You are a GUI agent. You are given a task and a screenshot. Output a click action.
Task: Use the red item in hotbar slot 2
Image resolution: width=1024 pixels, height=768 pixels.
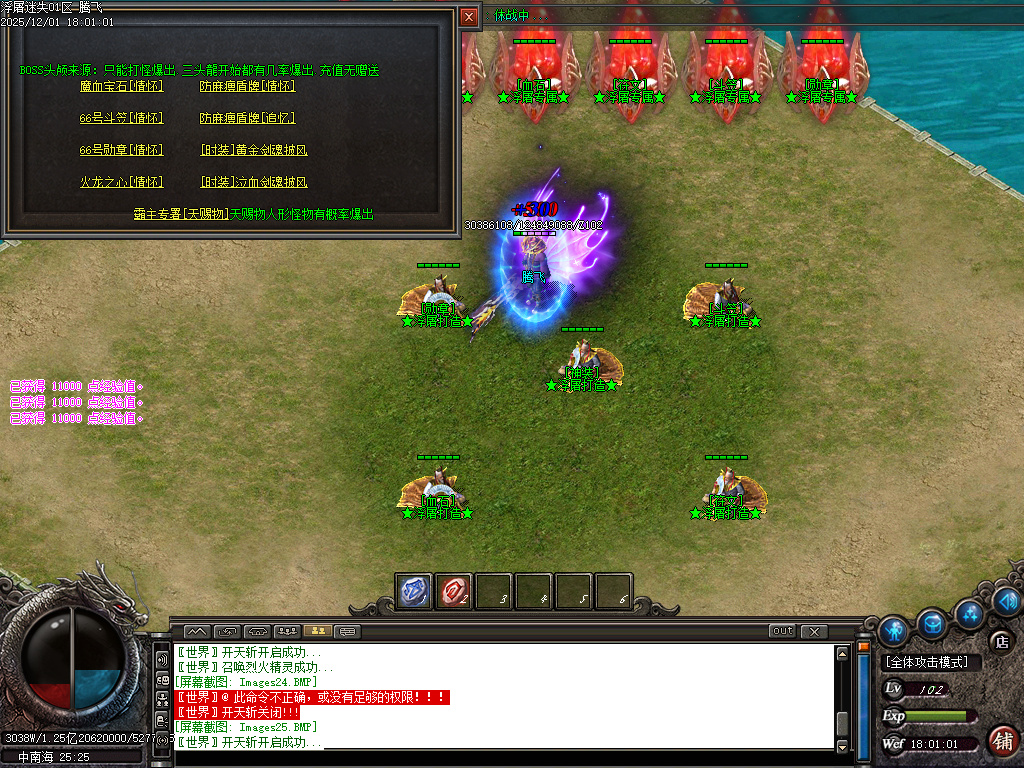[454, 591]
